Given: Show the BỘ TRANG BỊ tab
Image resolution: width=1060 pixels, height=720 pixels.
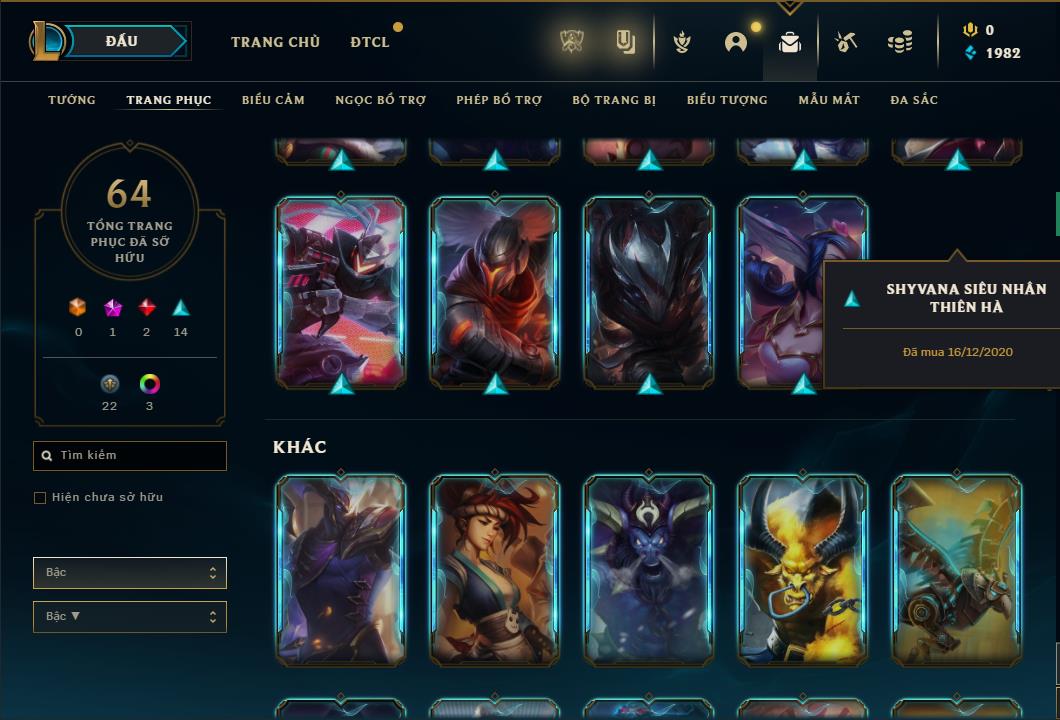Looking at the screenshot, I should 614,100.
